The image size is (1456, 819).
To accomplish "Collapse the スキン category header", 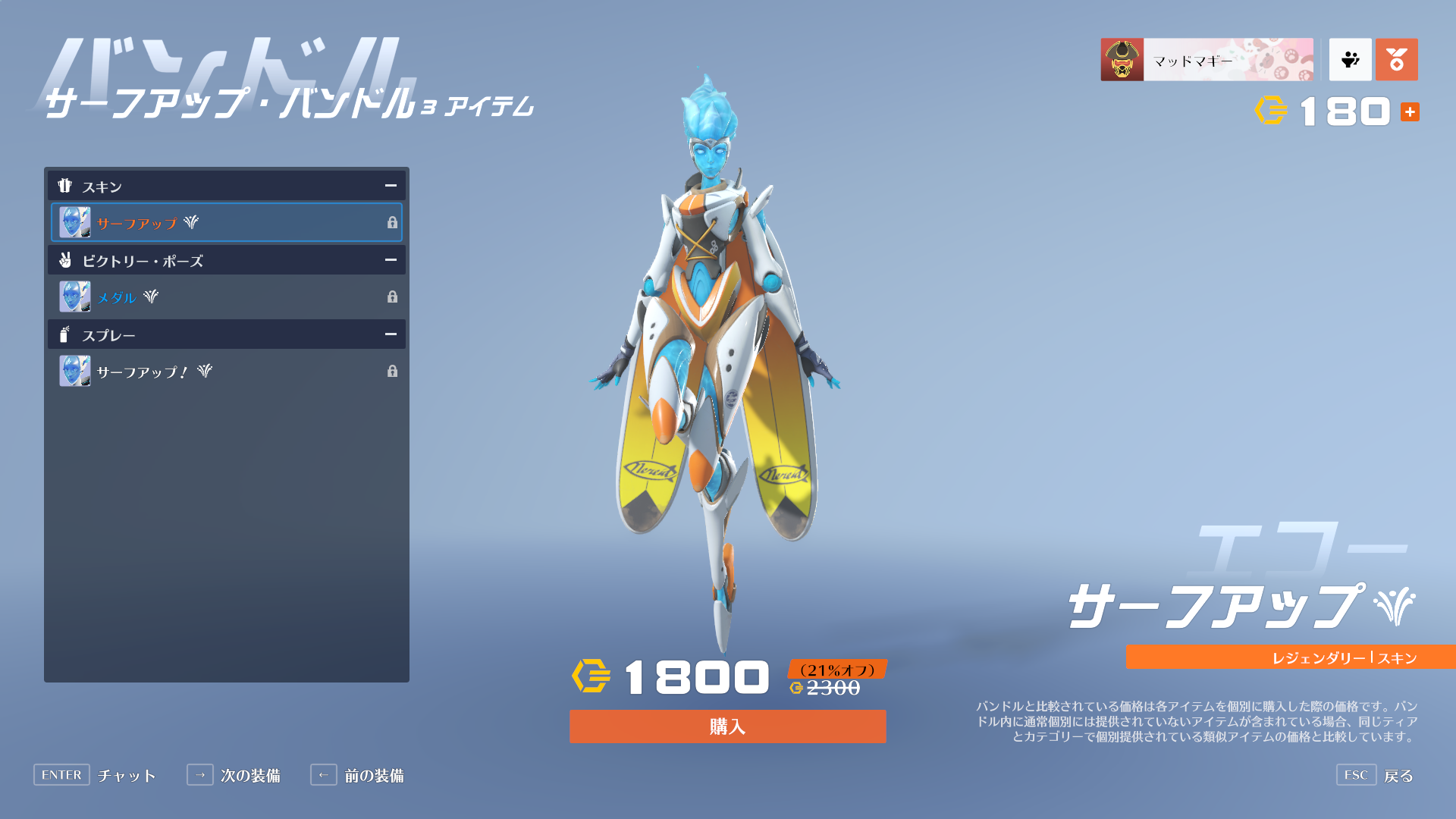I will (391, 186).
